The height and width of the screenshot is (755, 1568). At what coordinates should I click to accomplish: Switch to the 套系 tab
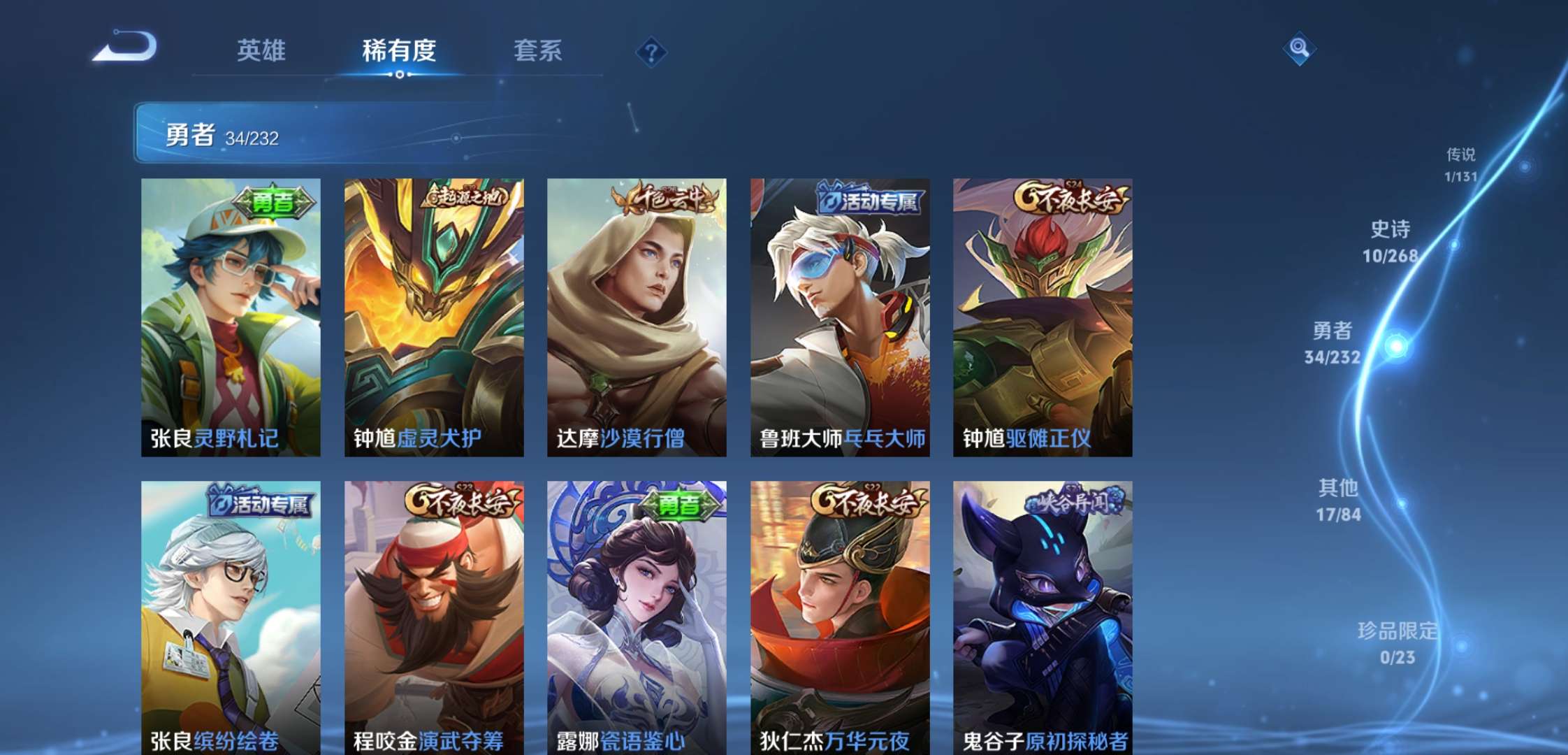coord(539,51)
